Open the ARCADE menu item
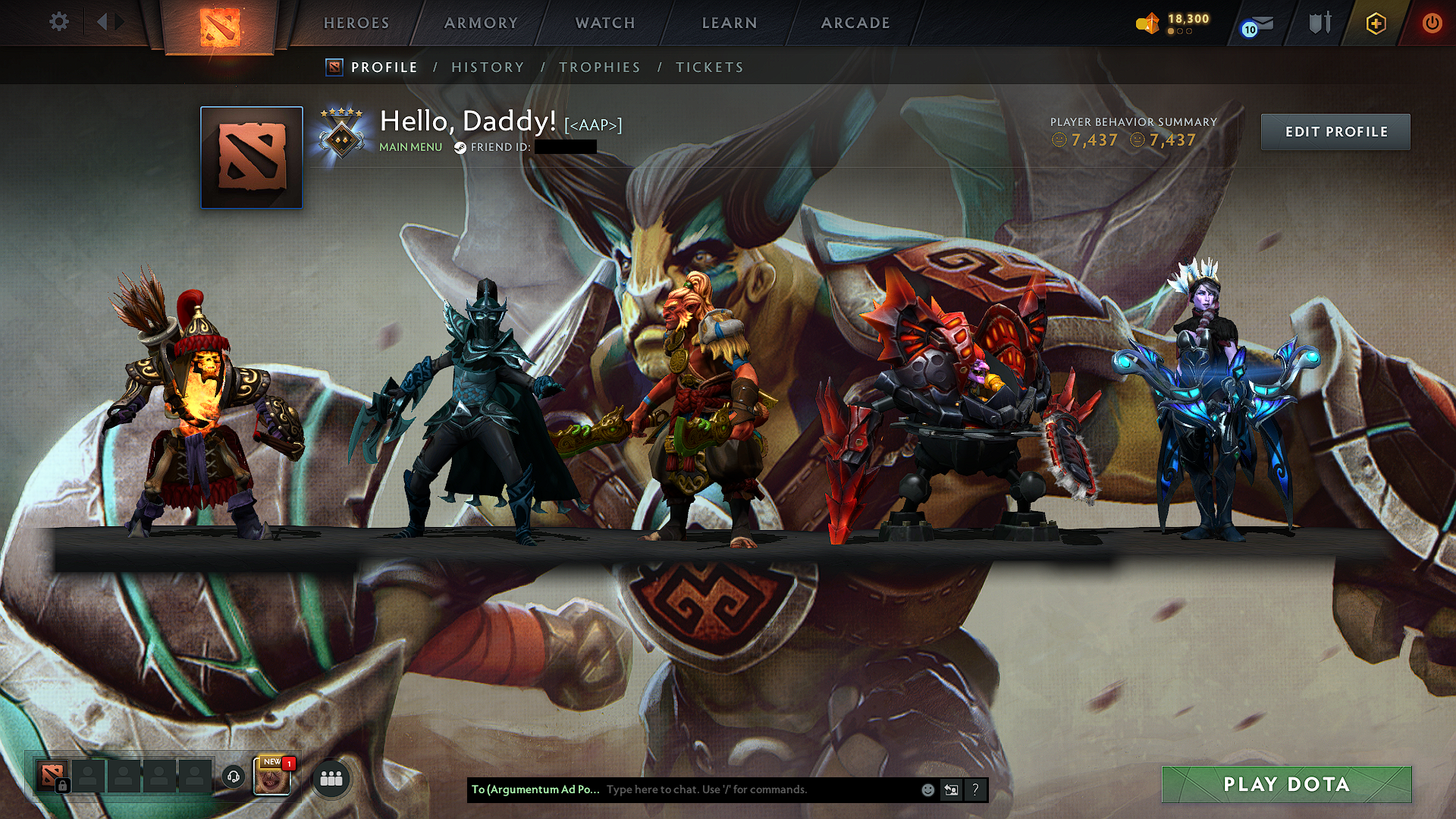1456x819 pixels. pyautogui.click(x=855, y=23)
